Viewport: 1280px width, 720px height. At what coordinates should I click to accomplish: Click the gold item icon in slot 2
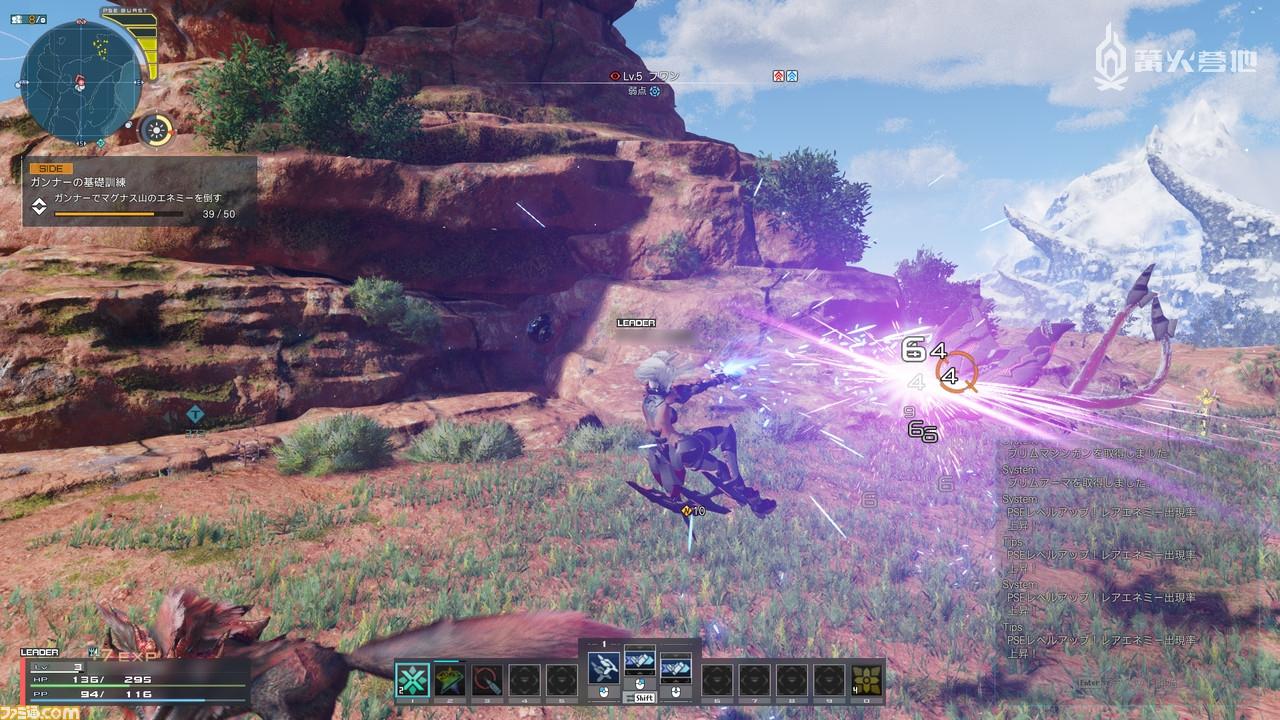[448, 678]
